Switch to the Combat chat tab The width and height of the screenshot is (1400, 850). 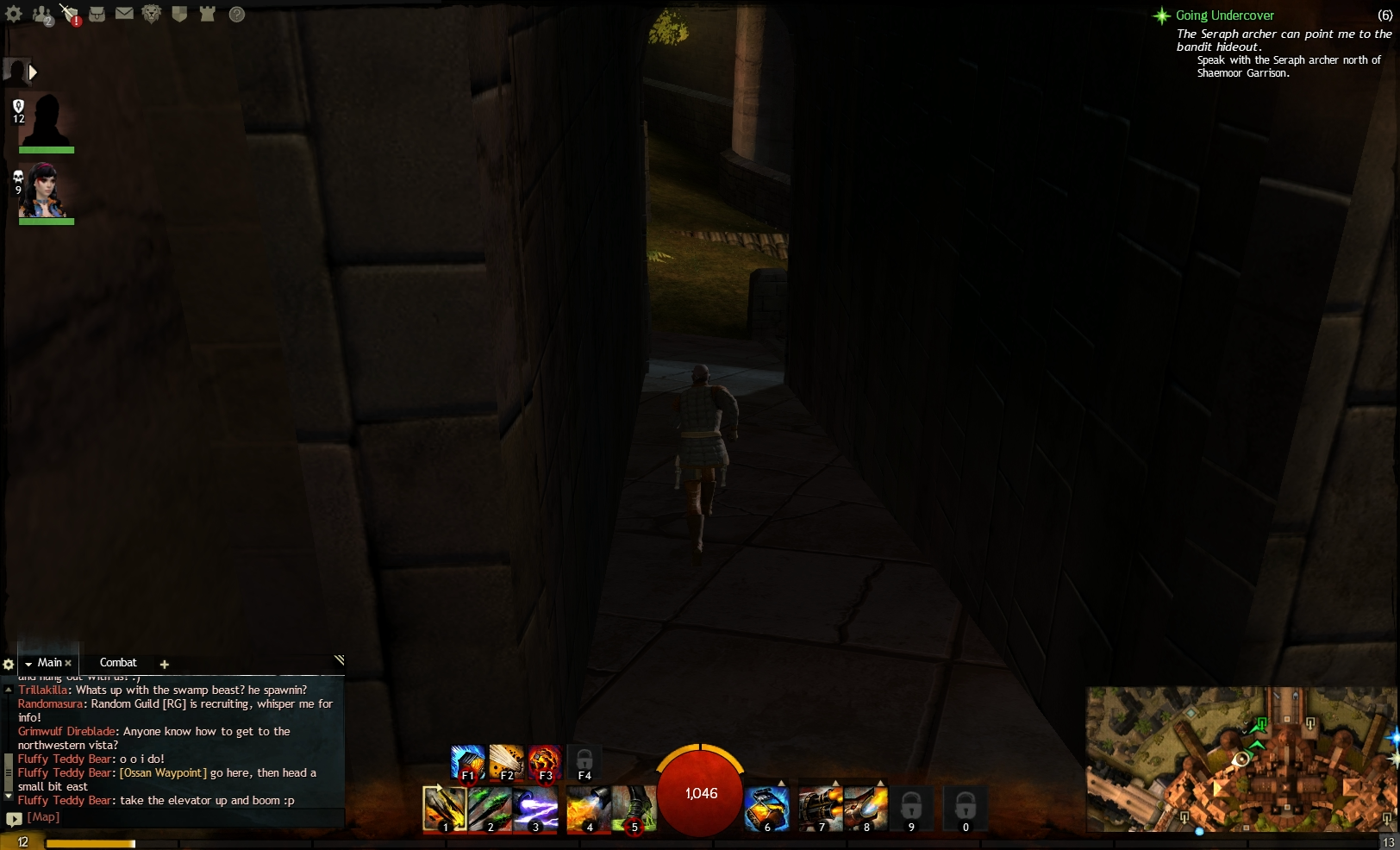click(118, 663)
